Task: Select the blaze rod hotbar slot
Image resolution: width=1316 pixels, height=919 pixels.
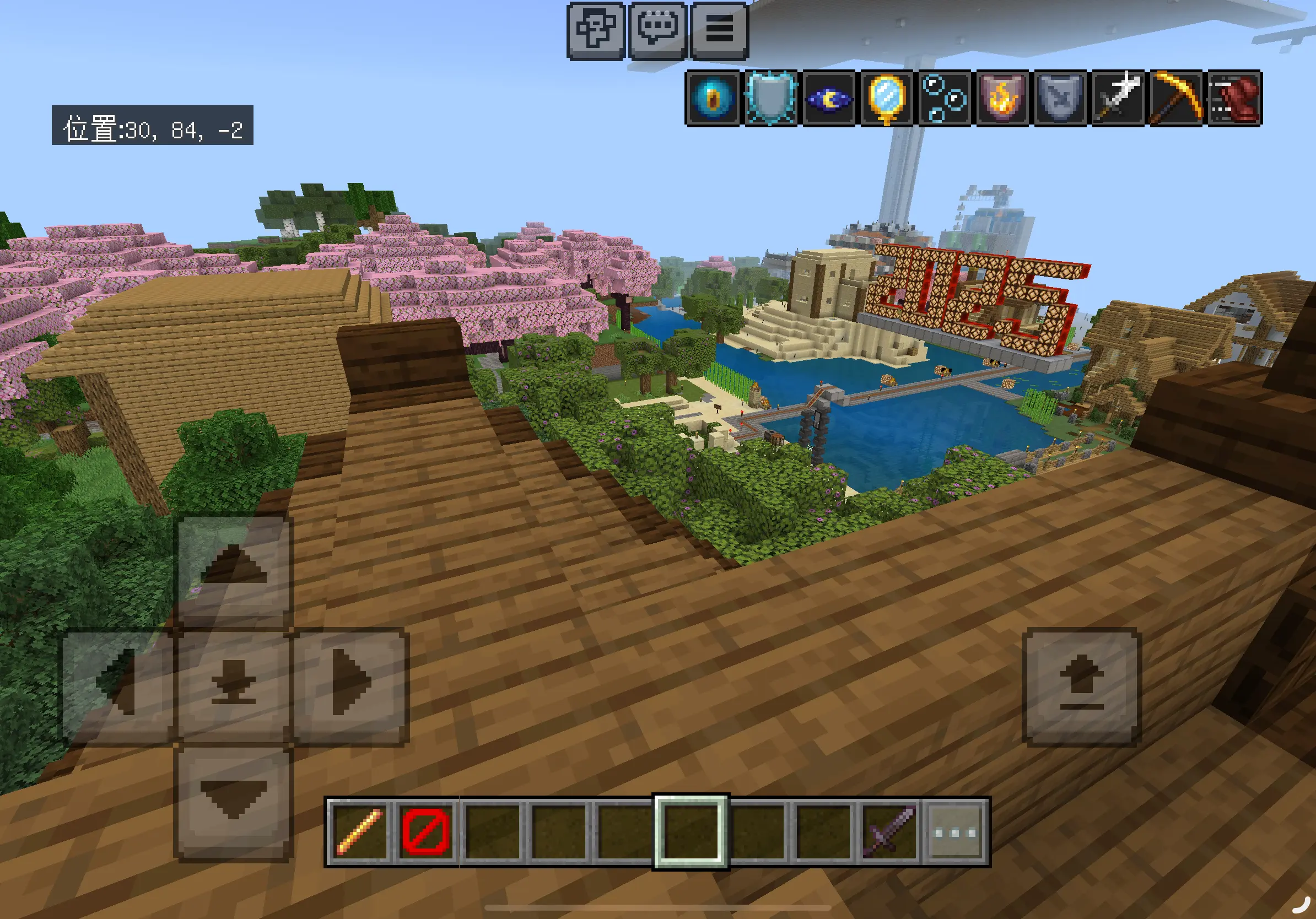Action: click(x=360, y=831)
